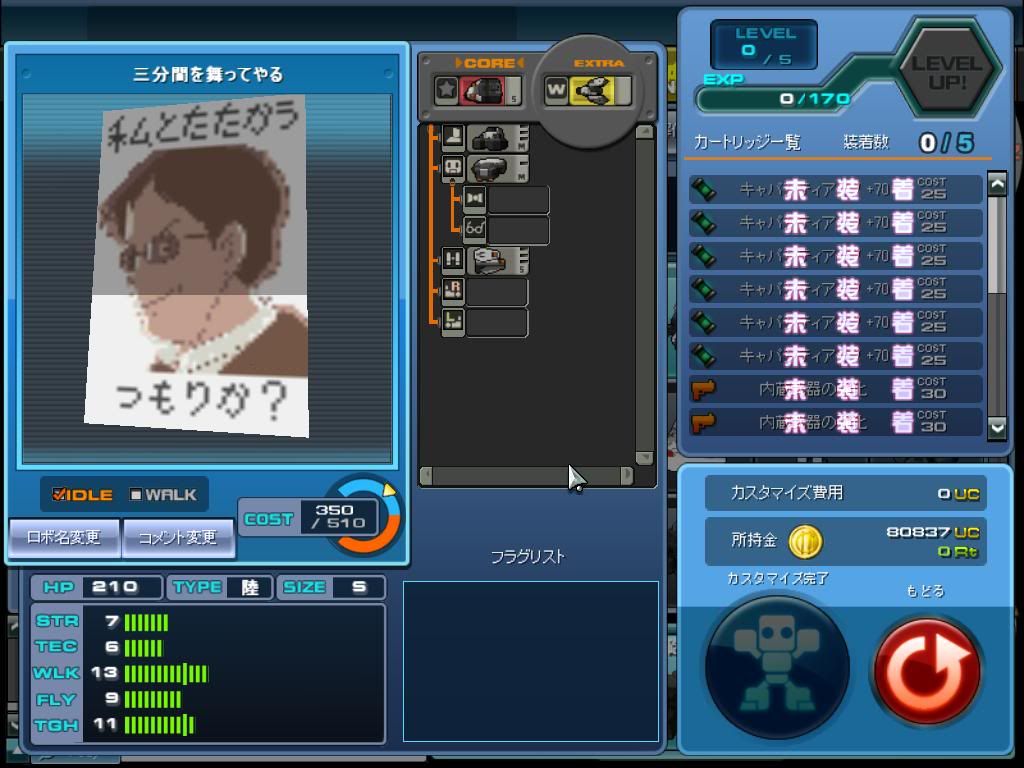The height and width of the screenshot is (768, 1024).
Task: Select the CORE robot part slot
Action: point(478,90)
